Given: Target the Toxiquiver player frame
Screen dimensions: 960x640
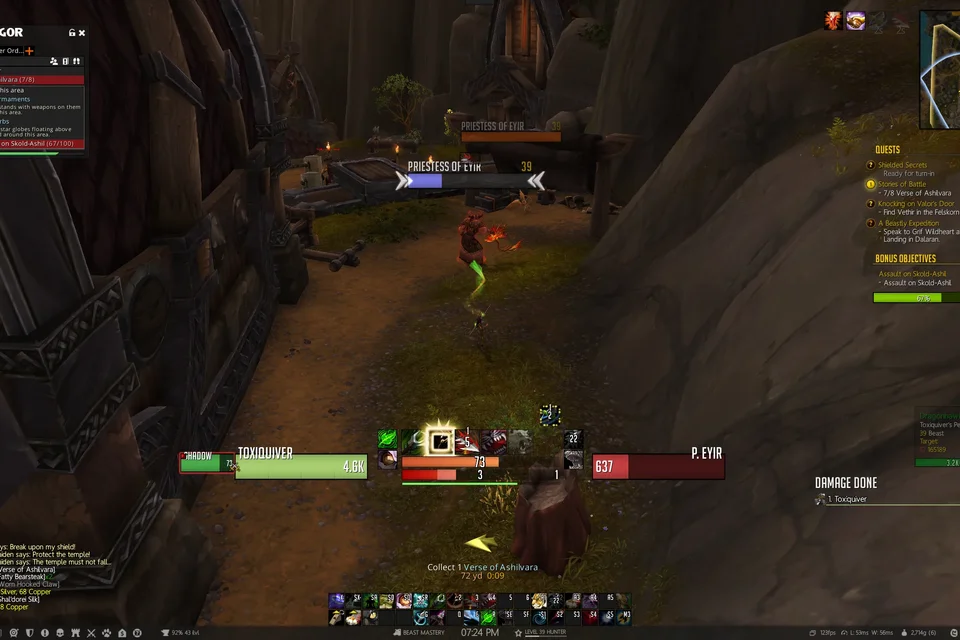Looking at the screenshot, I should [x=302, y=466].
